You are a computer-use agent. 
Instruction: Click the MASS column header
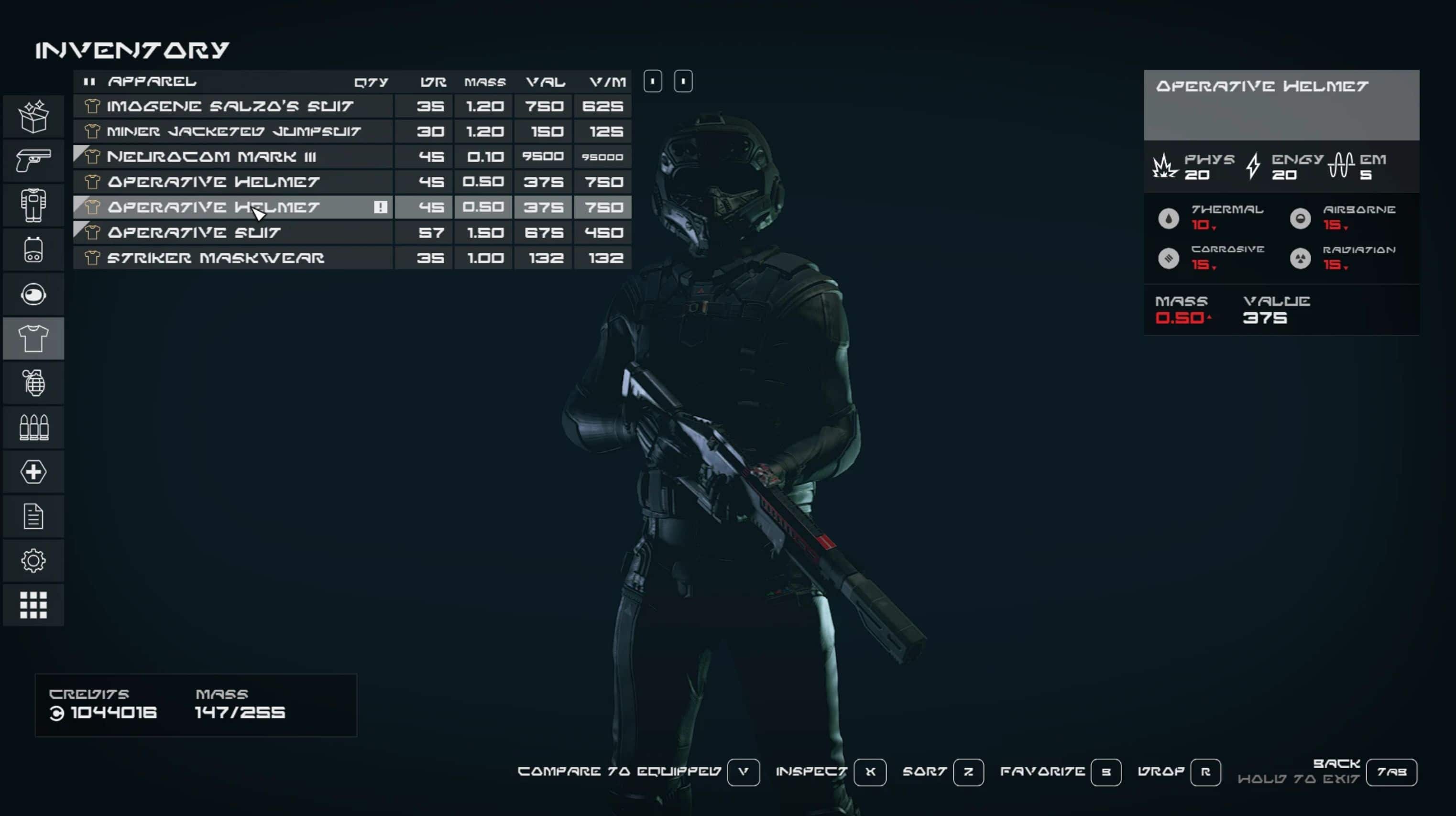click(x=485, y=83)
